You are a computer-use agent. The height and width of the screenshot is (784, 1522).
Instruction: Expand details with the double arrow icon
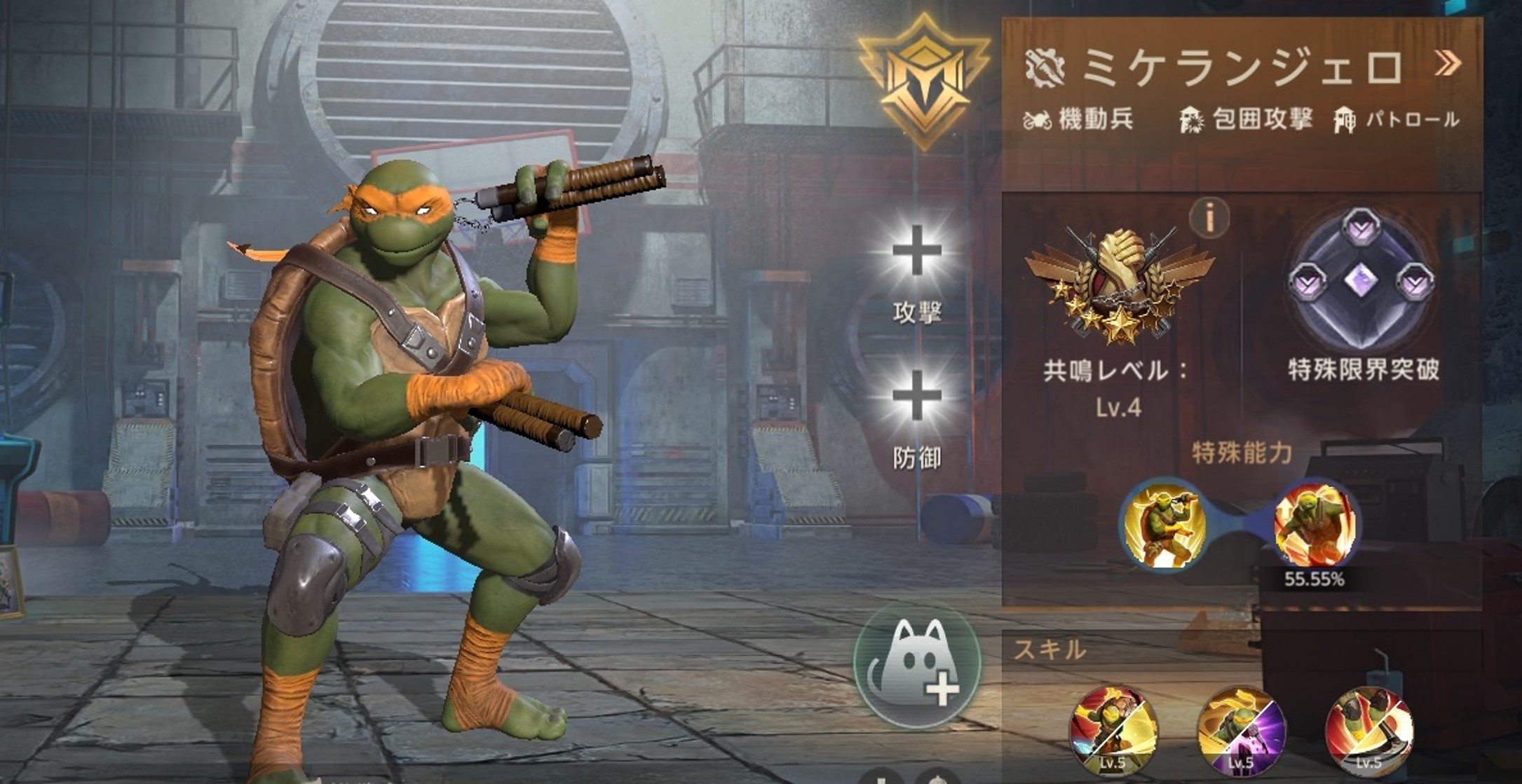[1448, 64]
